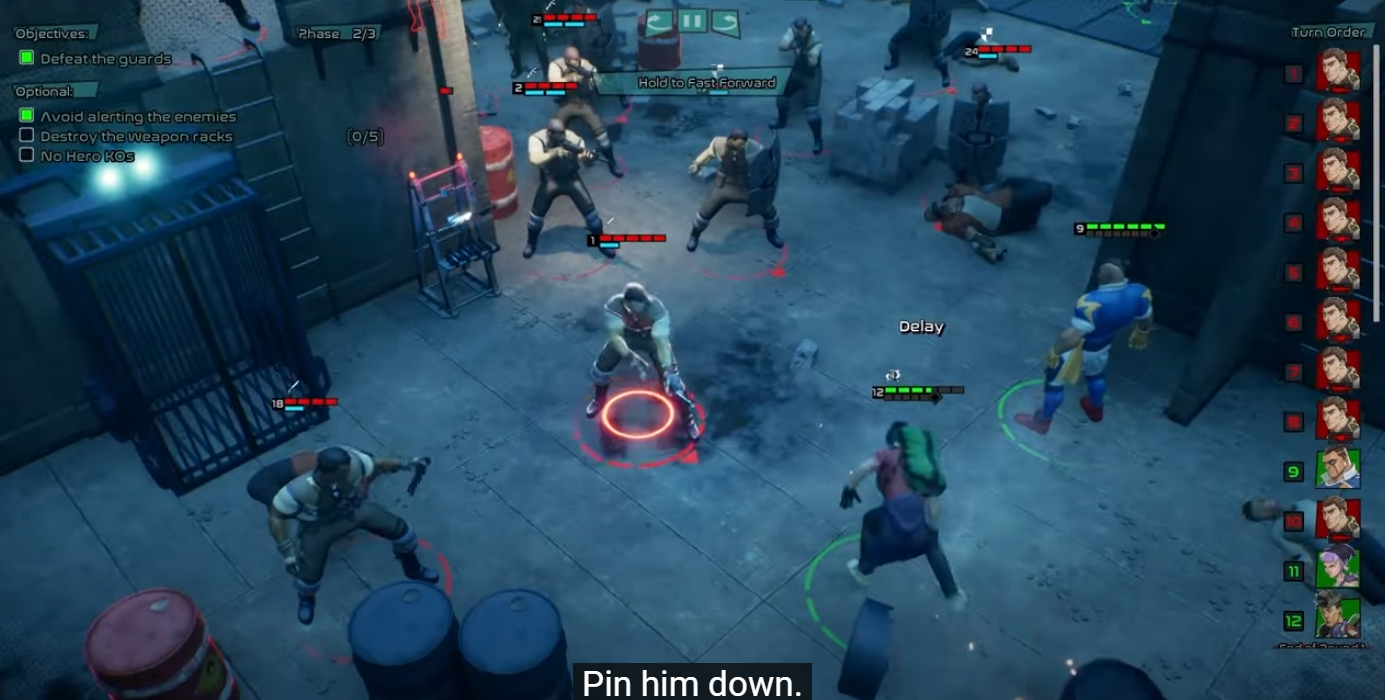Click the right rotate camera arrow button
Image resolution: width=1385 pixels, height=700 pixels.
pos(725,21)
